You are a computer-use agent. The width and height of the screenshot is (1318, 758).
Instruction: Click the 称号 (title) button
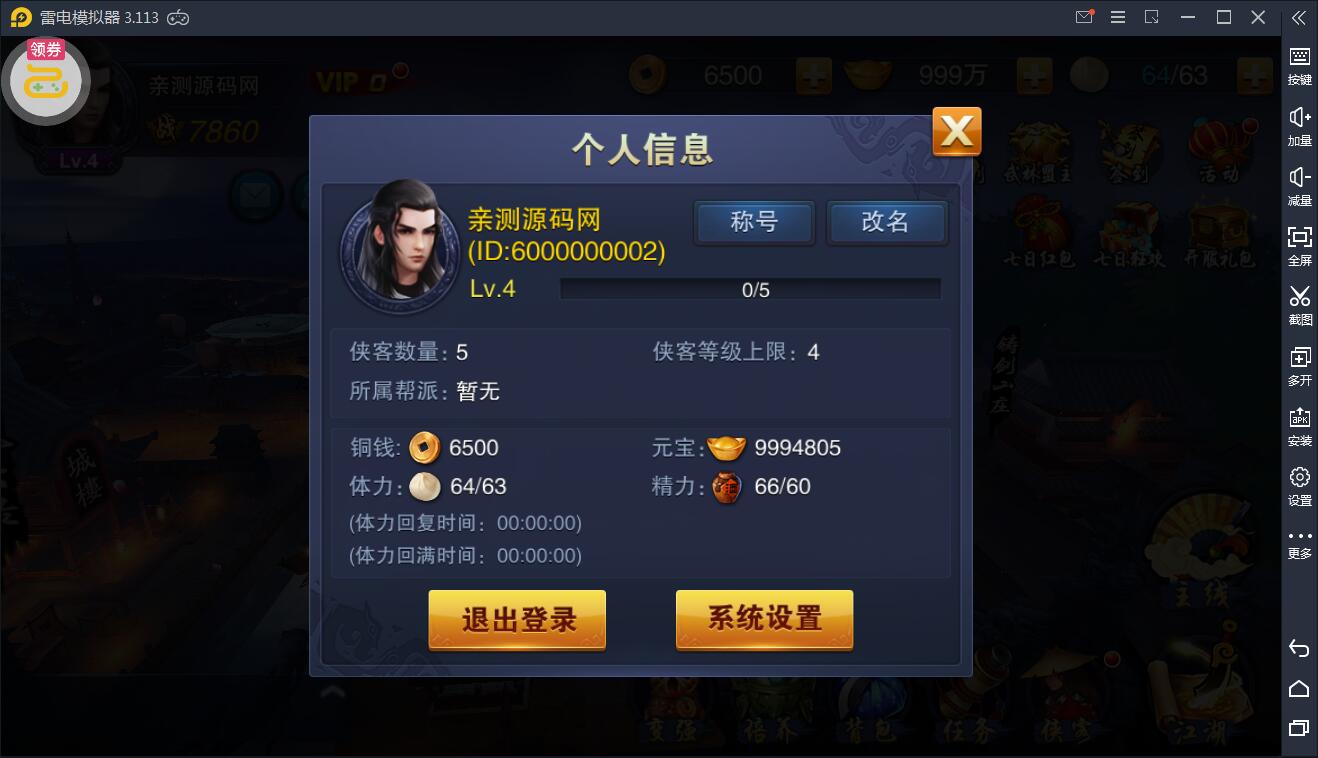pos(754,223)
